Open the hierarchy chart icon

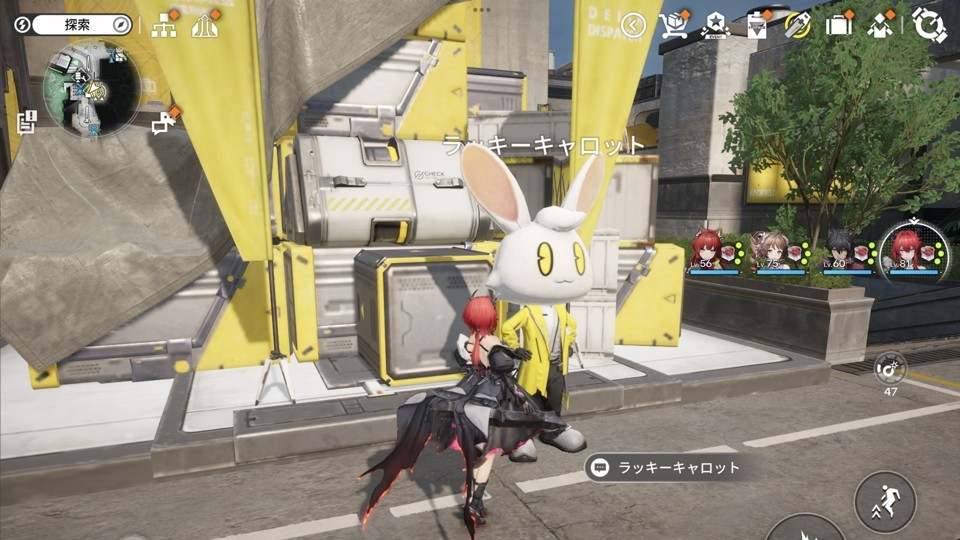[163, 25]
